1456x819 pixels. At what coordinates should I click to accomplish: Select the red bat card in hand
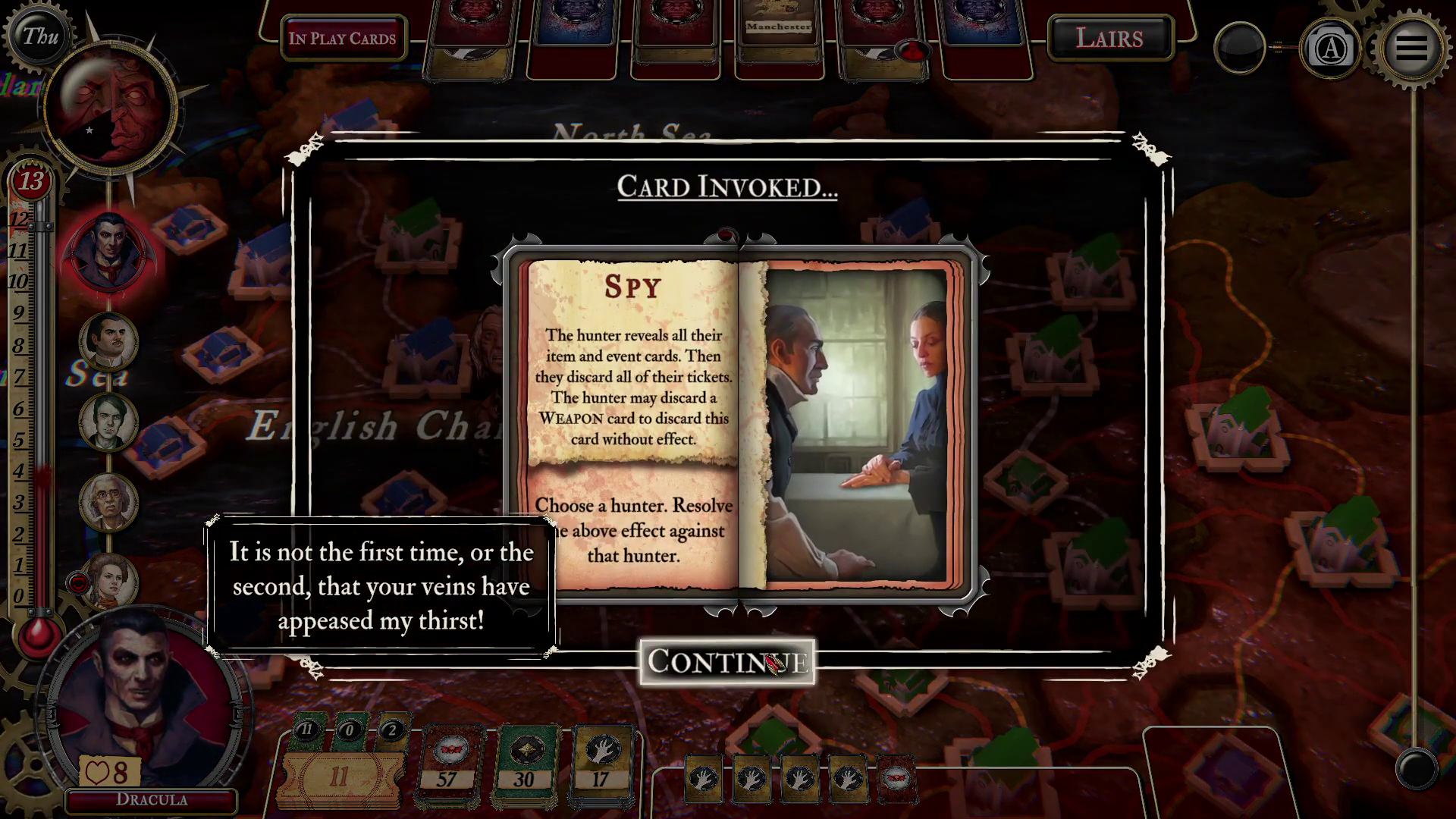pos(896,778)
